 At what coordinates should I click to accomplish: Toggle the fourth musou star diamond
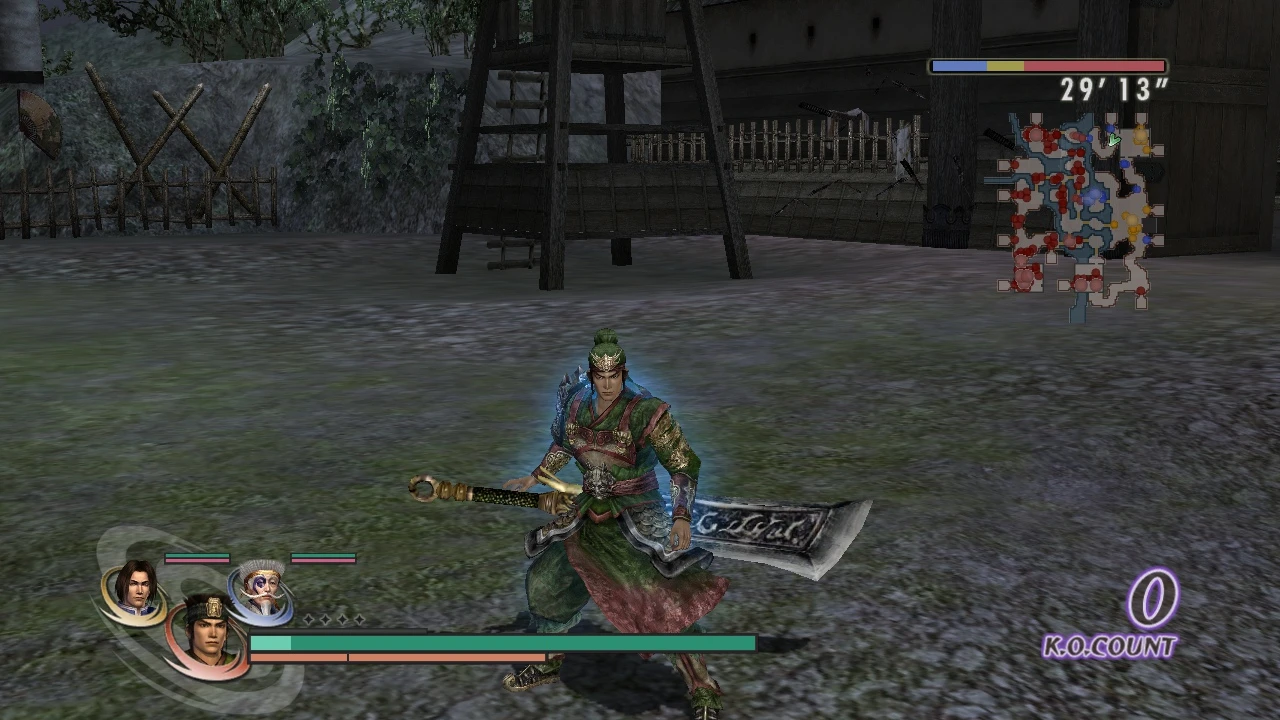(x=360, y=619)
